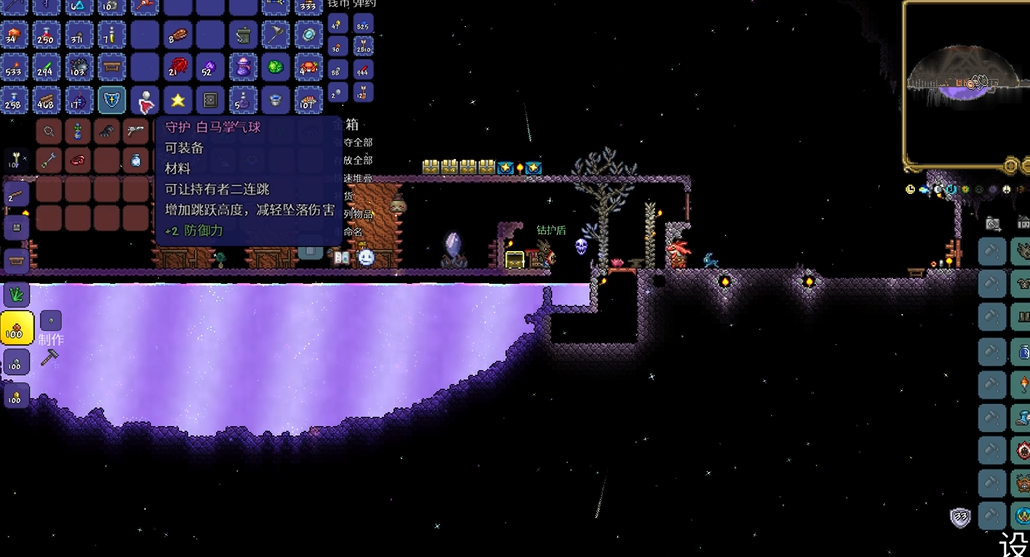Toggle the defense shield icon showing 33
1030x557 pixels.
pyautogui.click(x=960, y=517)
